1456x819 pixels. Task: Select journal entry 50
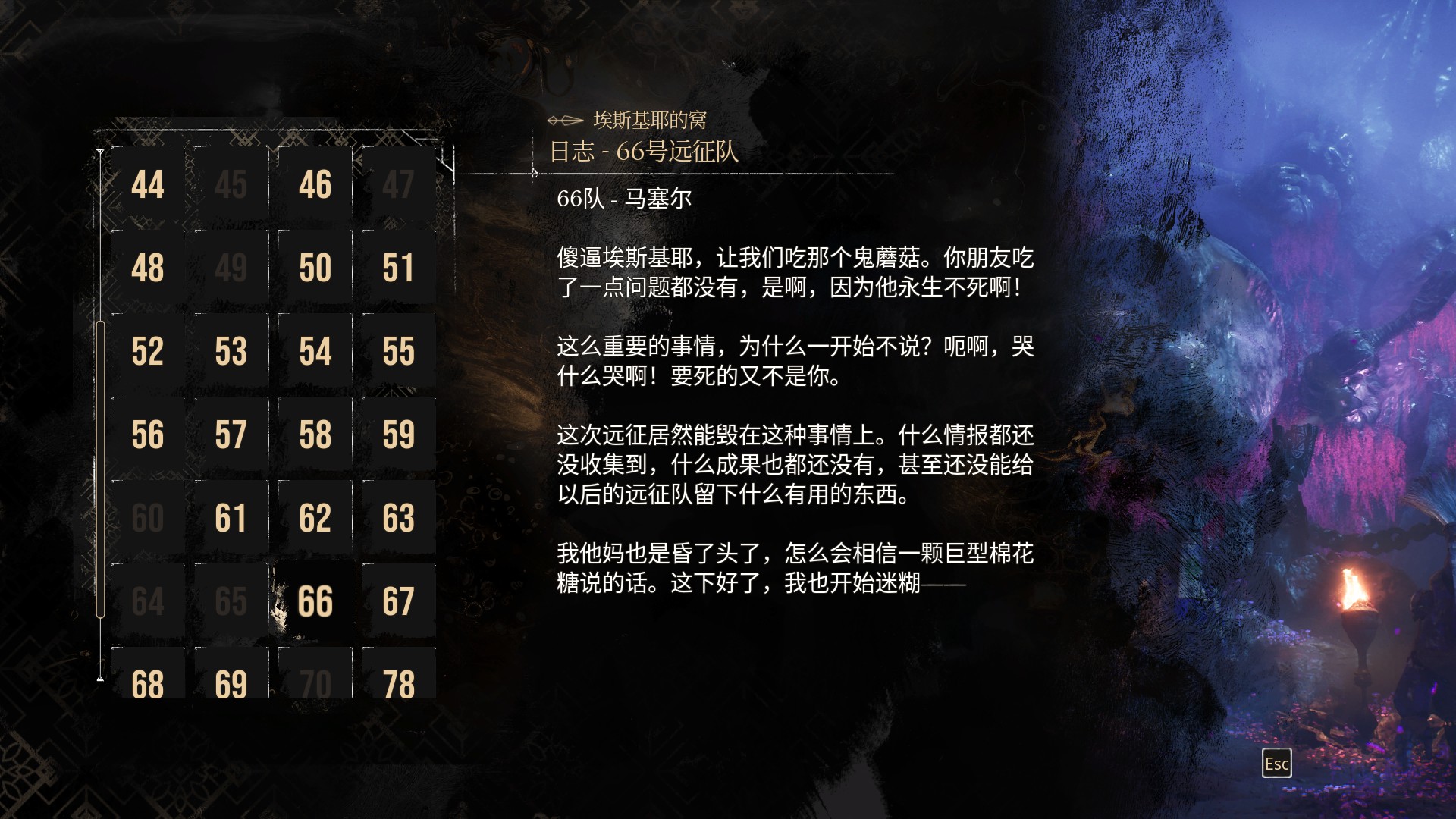pos(315,267)
